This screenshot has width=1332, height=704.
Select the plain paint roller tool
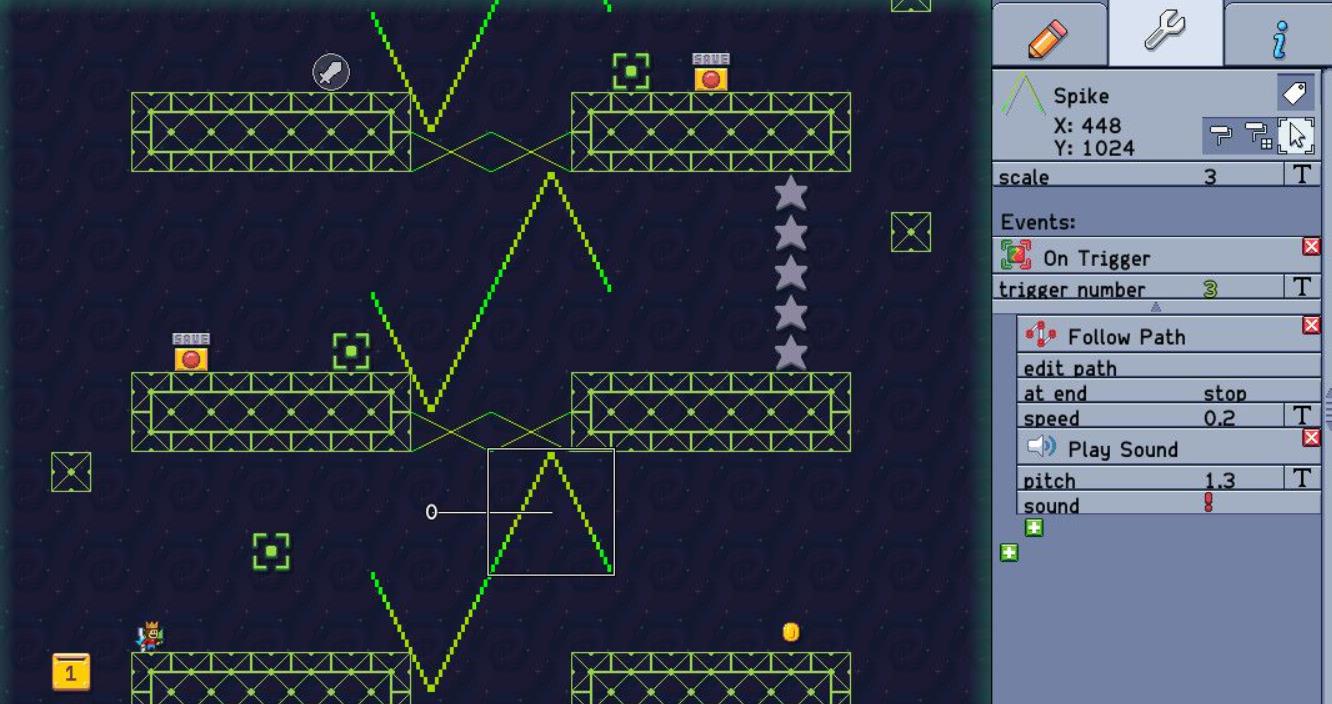pyautogui.click(x=1221, y=135)
